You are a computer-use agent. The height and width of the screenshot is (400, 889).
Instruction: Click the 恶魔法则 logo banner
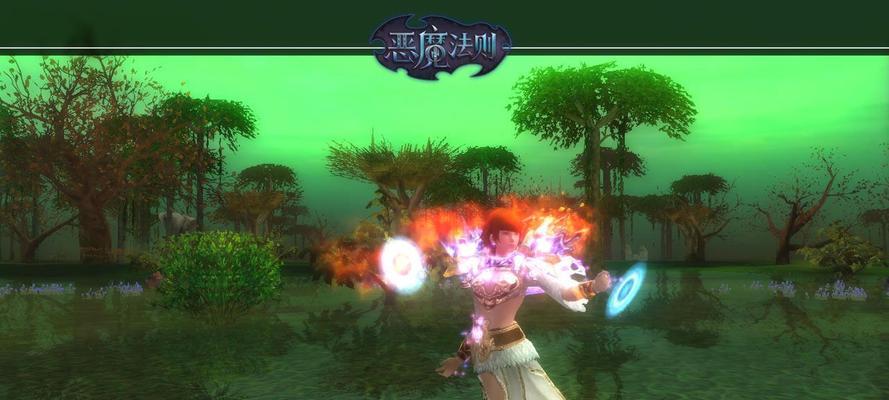pyautogui.click(x=440, y=46)
